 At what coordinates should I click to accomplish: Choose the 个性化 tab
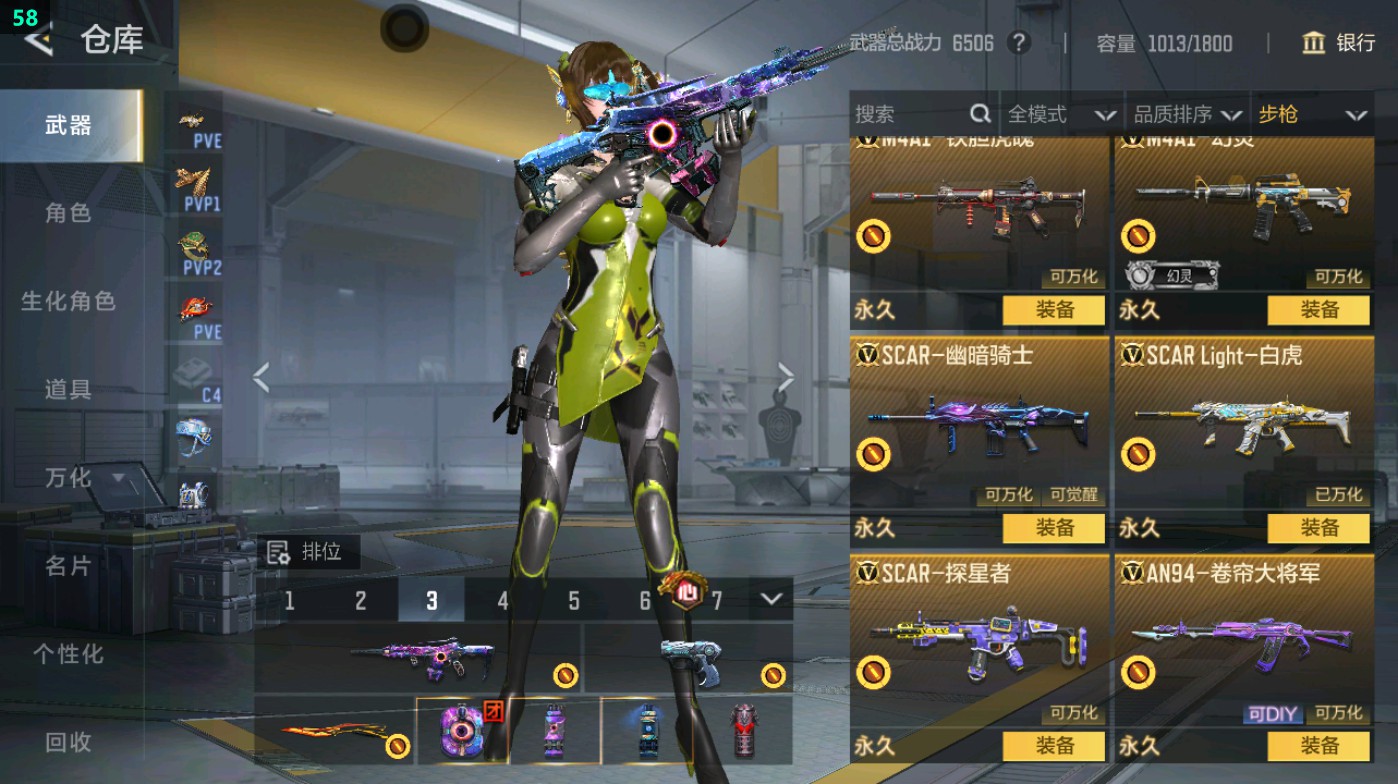tap(68, 654)
